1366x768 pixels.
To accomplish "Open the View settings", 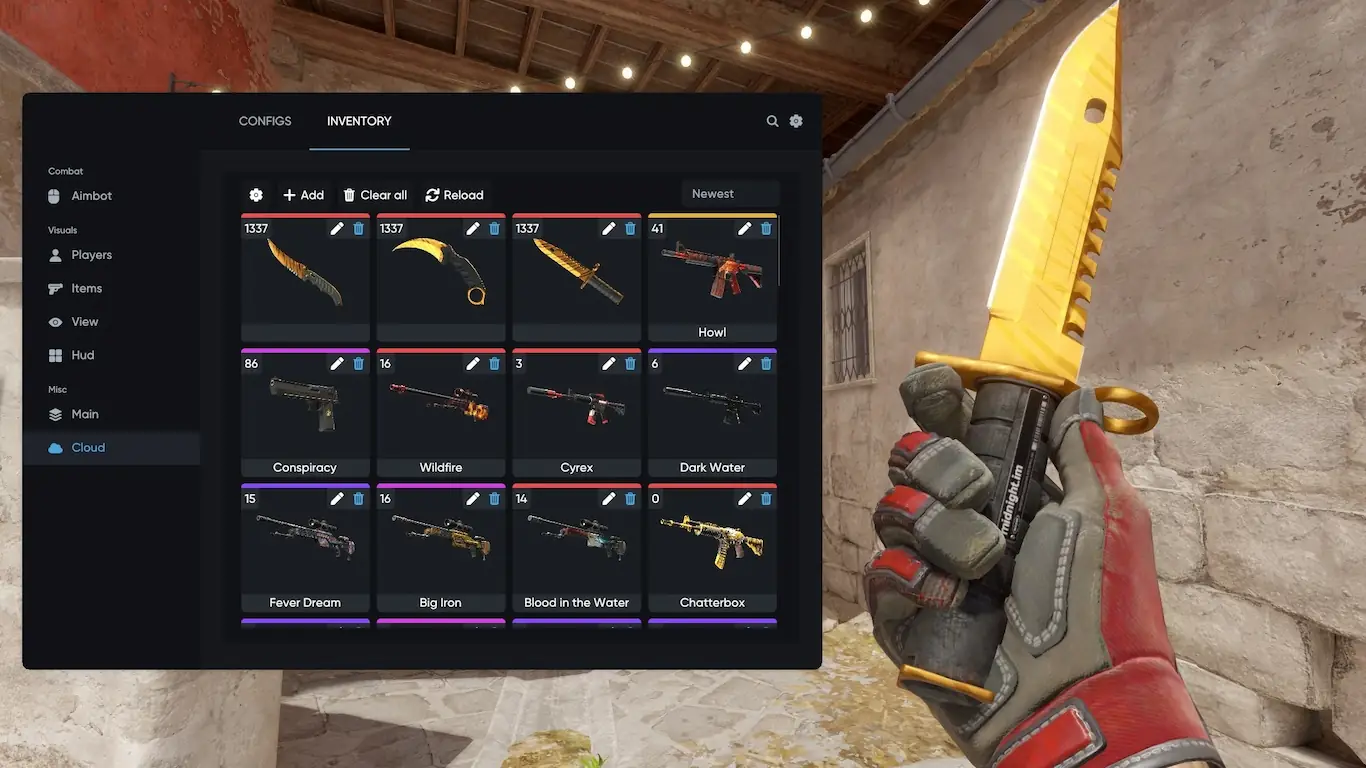I will point(84,322).
